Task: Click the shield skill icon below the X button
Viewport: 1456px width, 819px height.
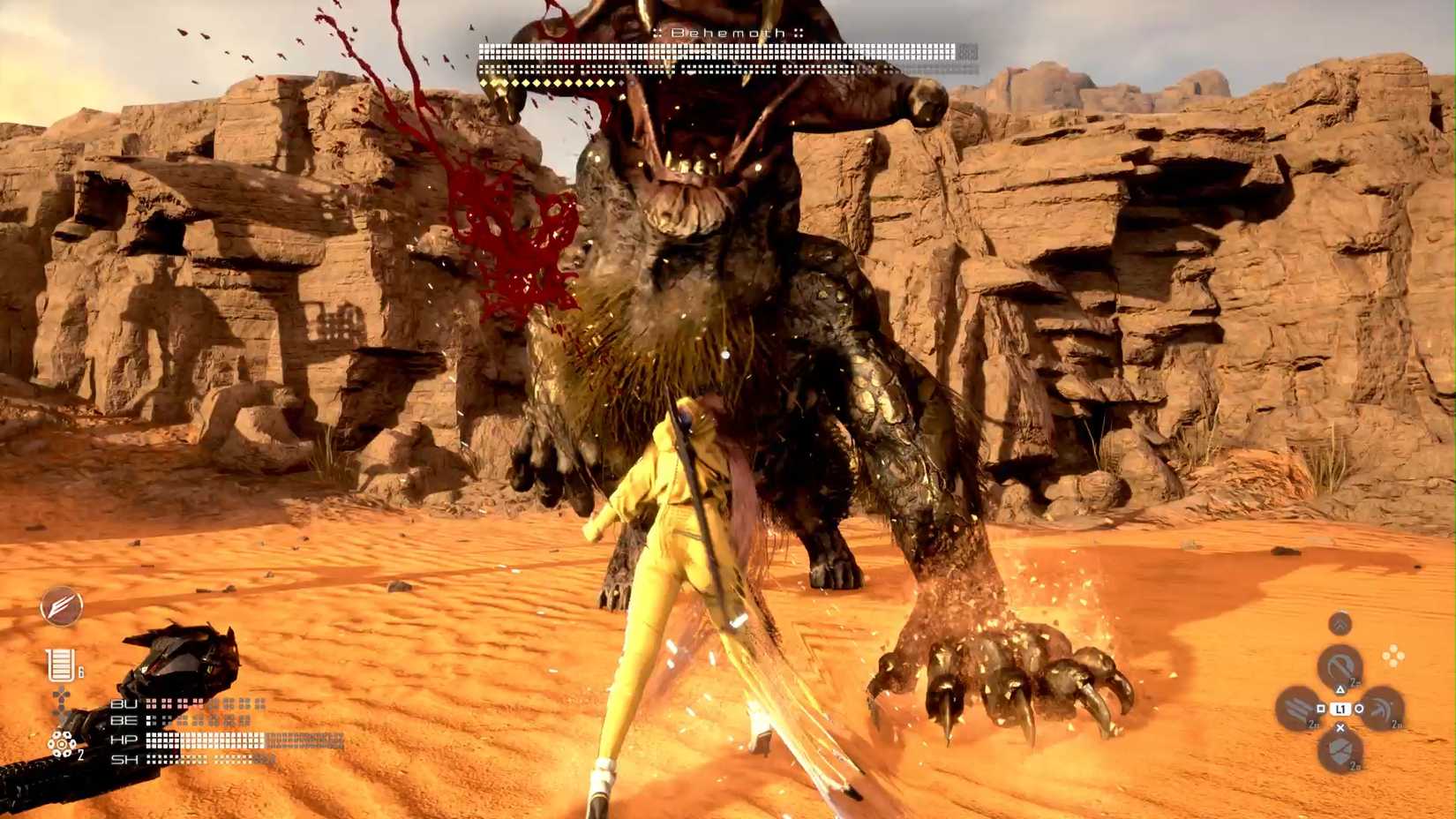Action: pyautogui.click(x=1340, y=750)
